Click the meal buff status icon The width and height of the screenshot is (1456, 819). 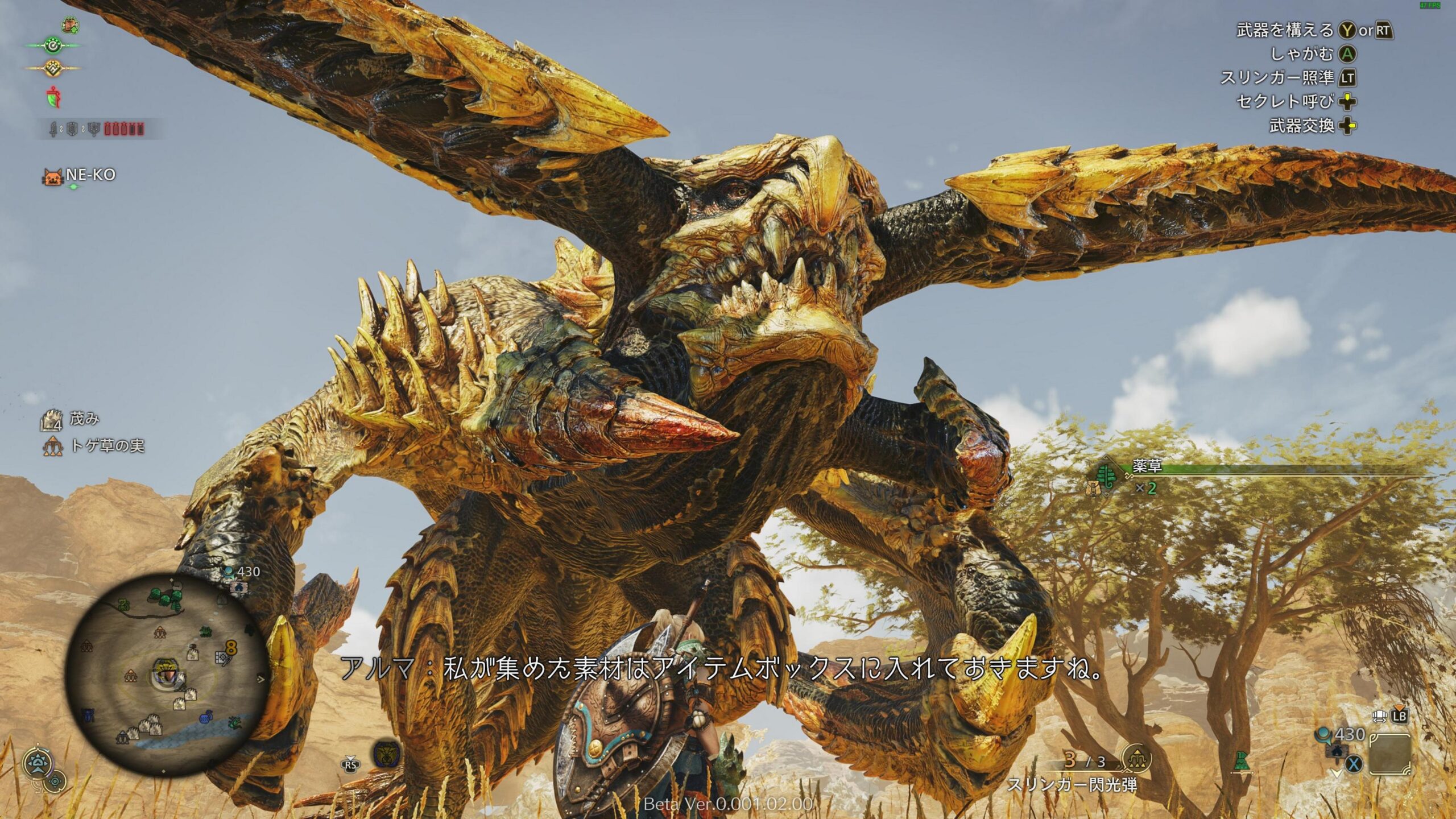69,25
